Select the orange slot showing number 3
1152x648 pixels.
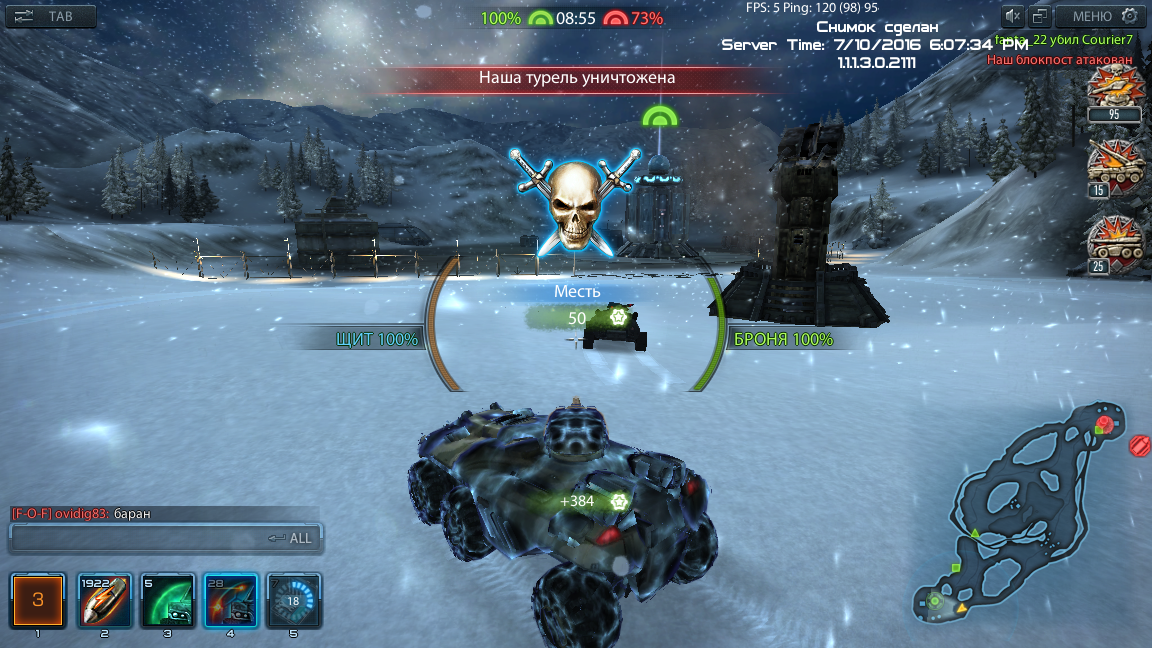tap(38, 600)
